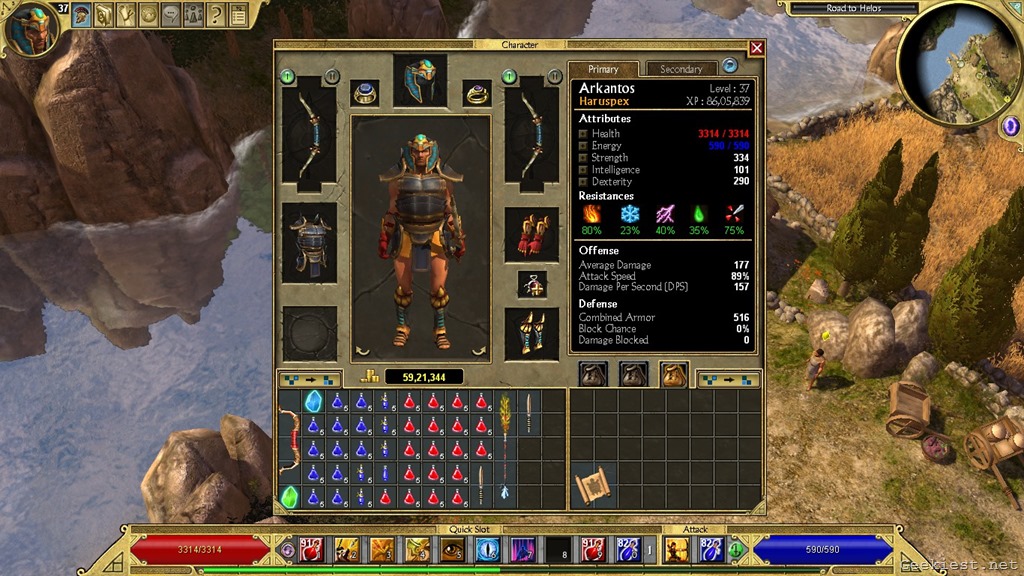
Task: Pick the cyan crystal in the inventory
Action: pyautogui.click(x=313, y=402)
